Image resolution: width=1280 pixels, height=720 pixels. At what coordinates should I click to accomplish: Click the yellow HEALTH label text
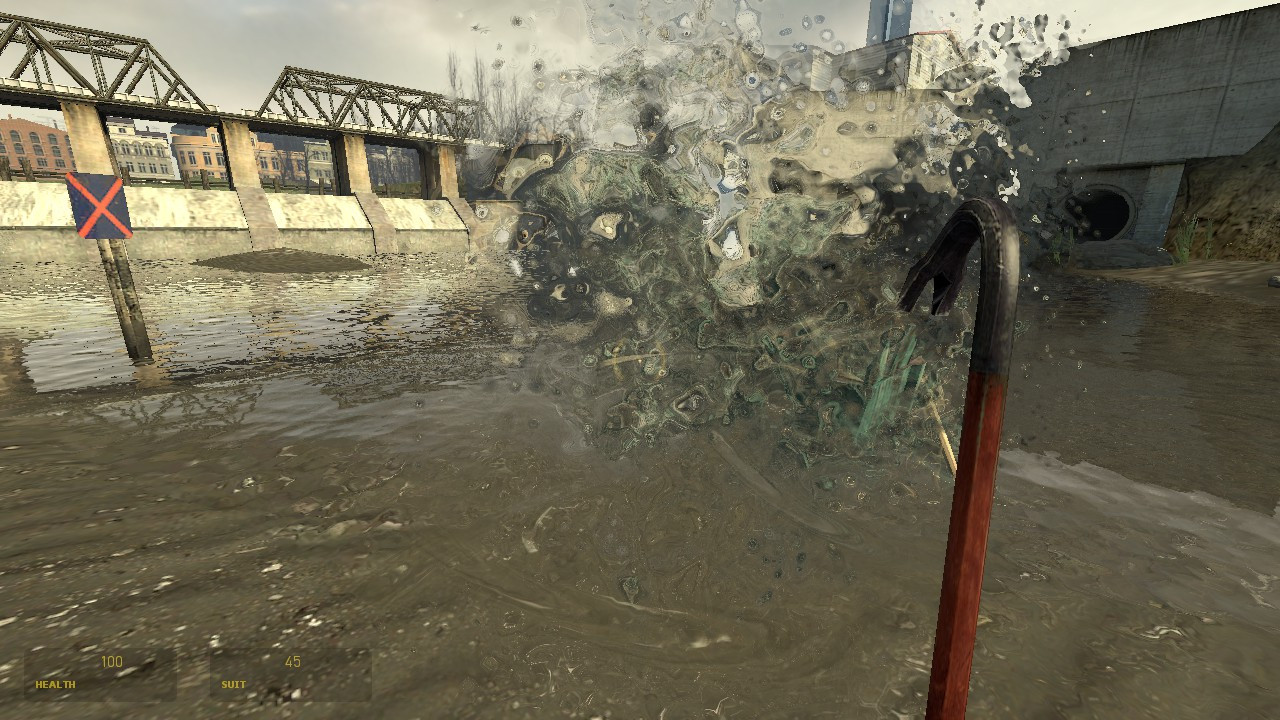point(55,686)
